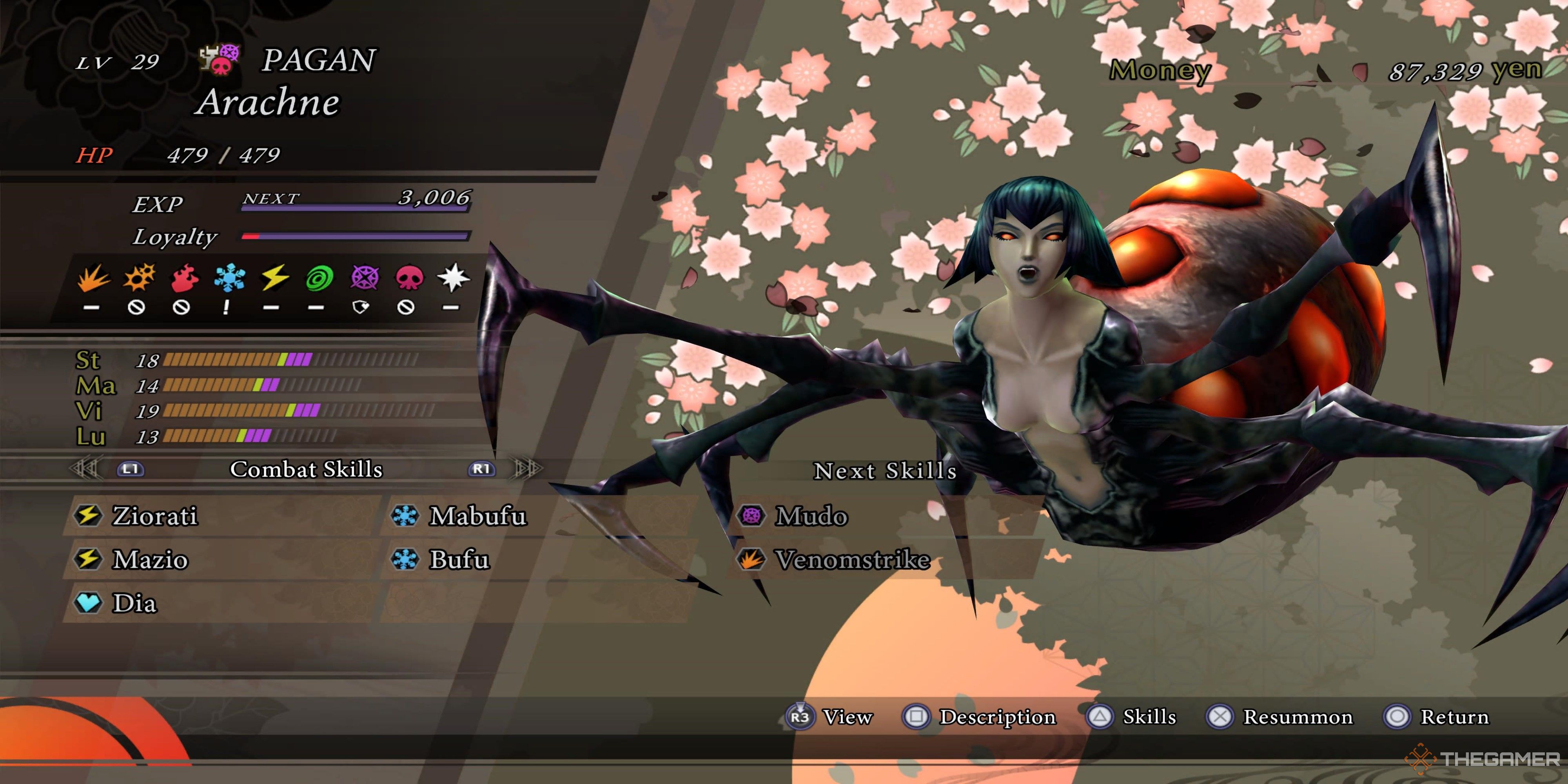The width and height of the screenshot is (1568, 784).
Task: Click the flame fire affinity icon
Action: pyautogui.click(x=183, y=278)
